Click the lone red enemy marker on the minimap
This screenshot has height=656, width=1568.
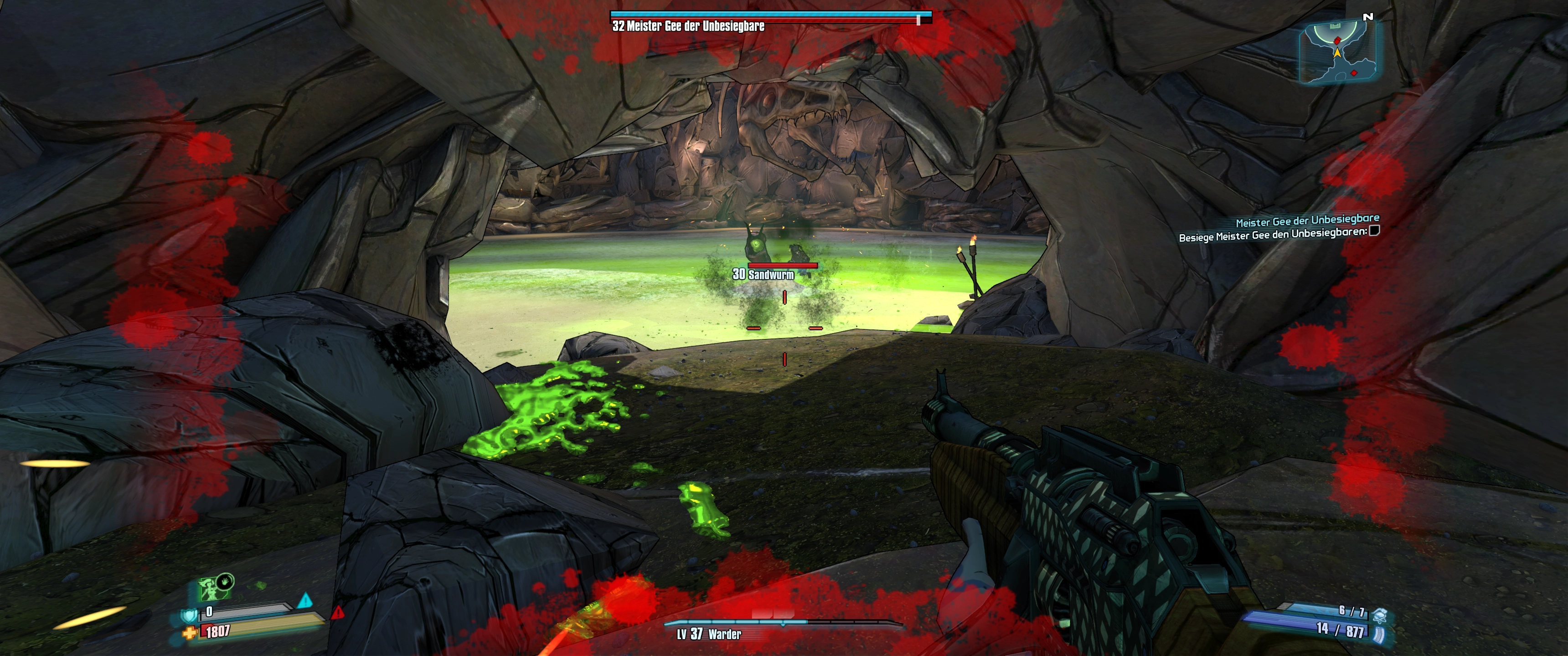(1353, 73)
